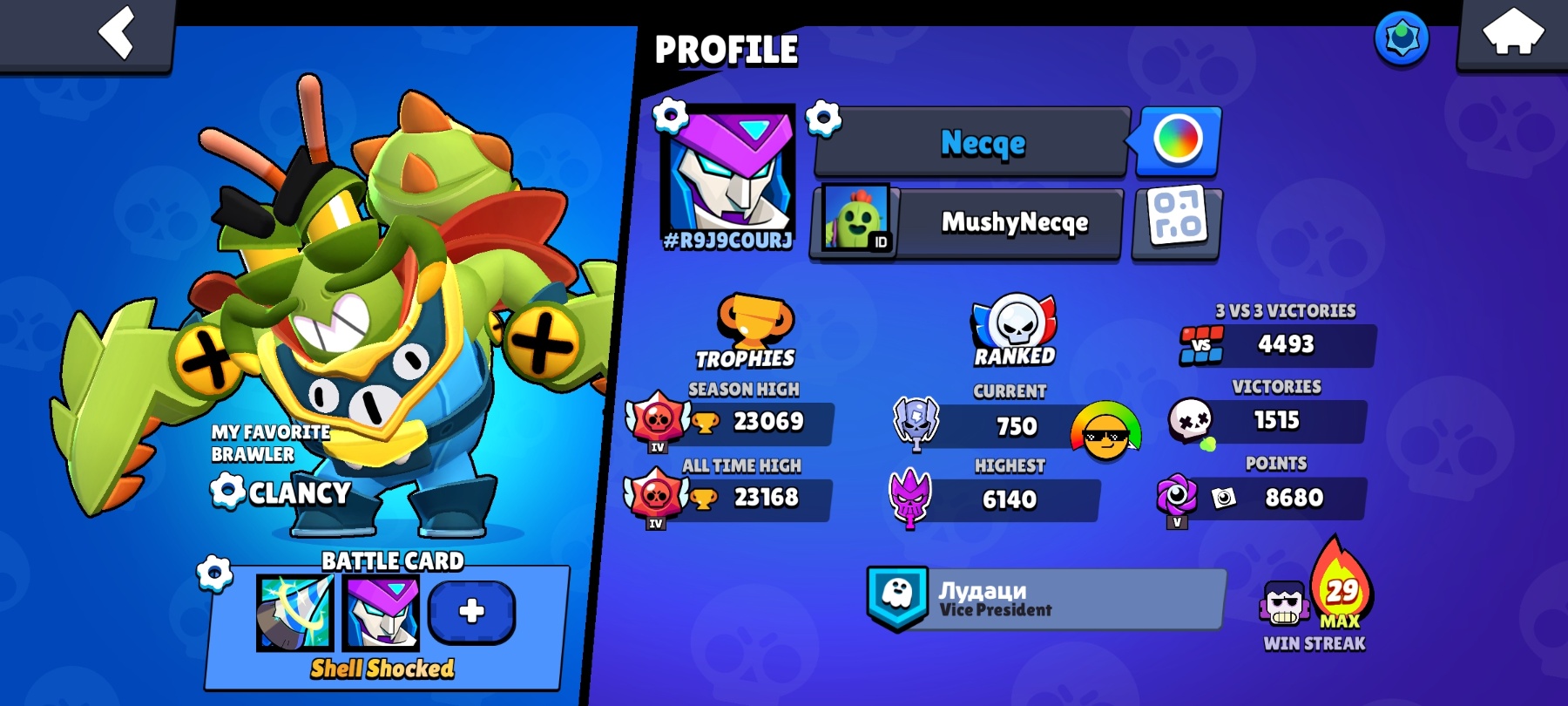The image size is (1568, 706).
Task: Tap the points rose icon
Action: [1178, 495]
